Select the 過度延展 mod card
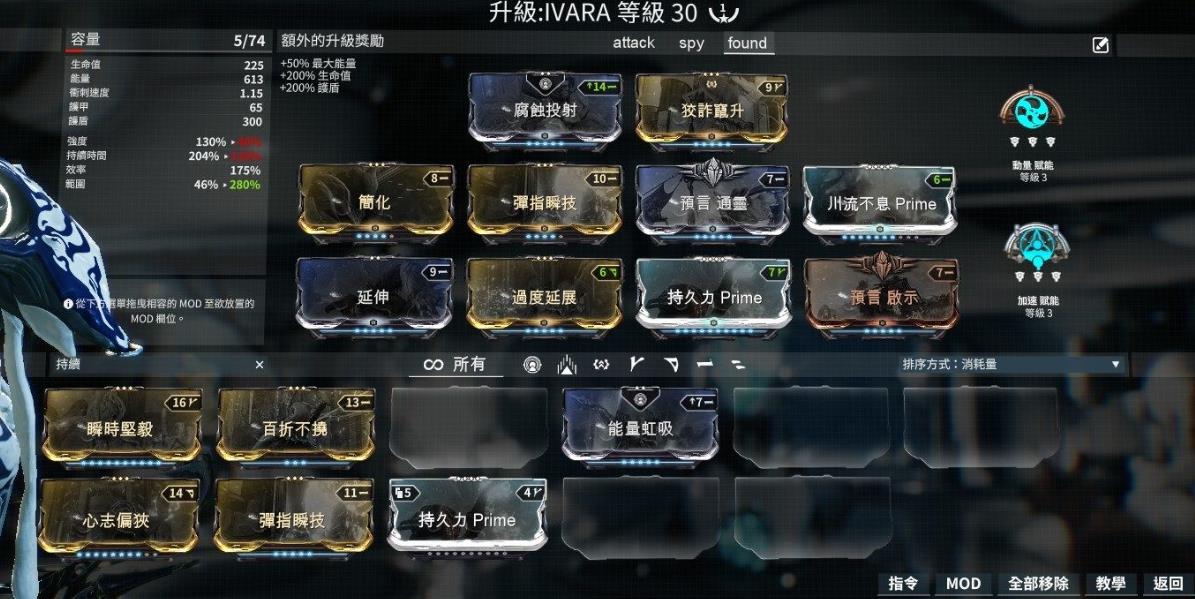Viewport: 1195px width, 599px height. 545,297
